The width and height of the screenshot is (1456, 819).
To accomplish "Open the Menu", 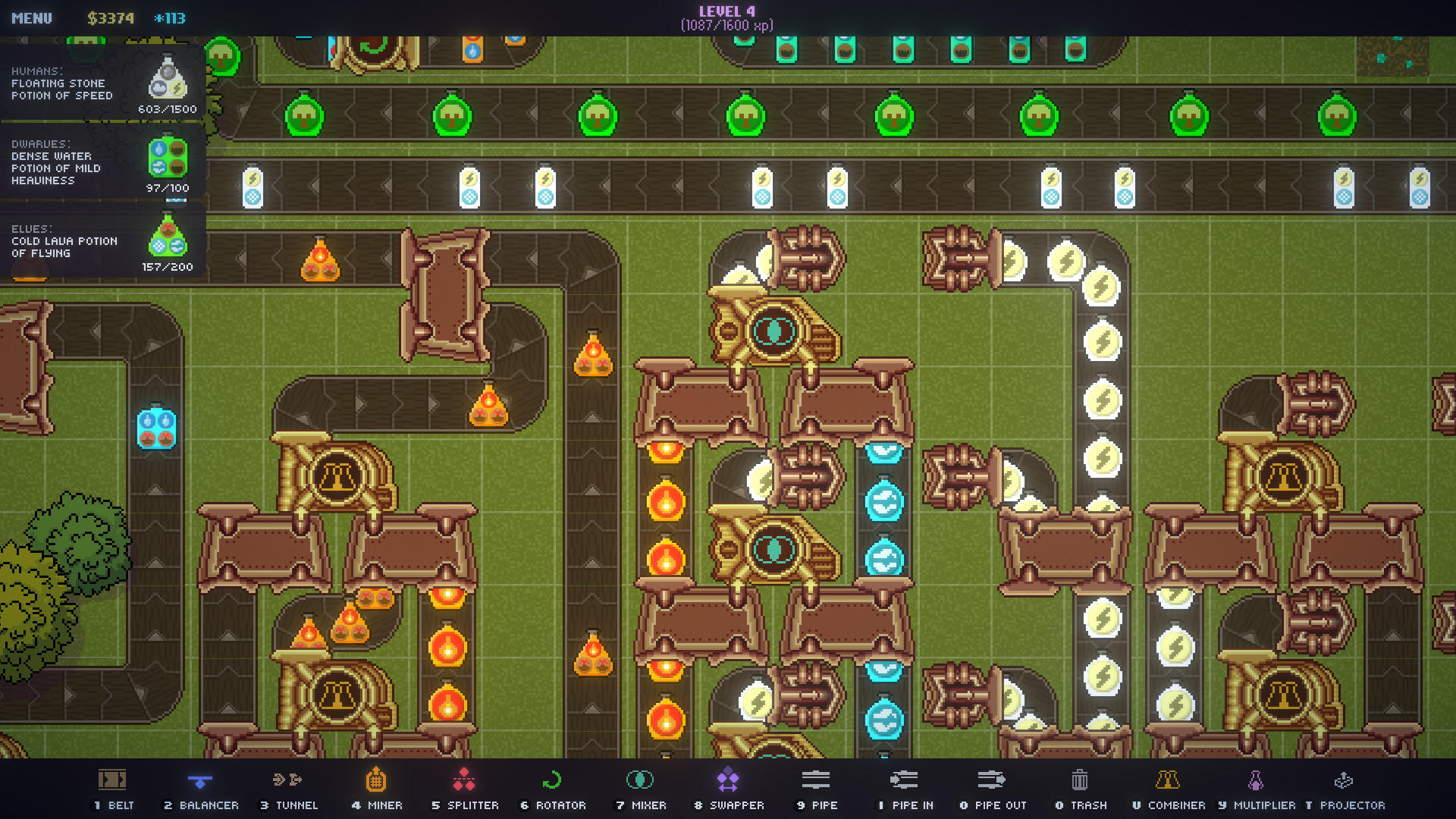I will [x=32, y=17].
